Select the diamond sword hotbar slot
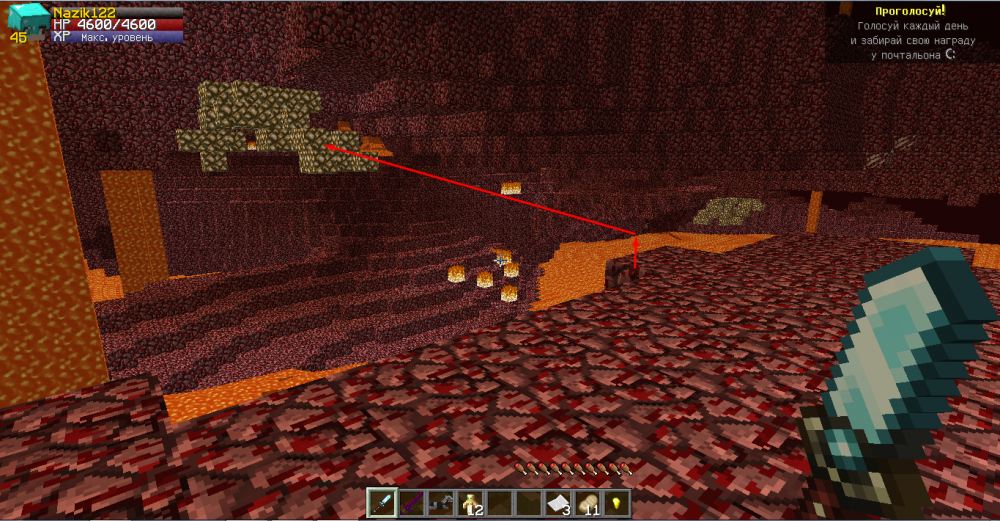 coord(382,501)
